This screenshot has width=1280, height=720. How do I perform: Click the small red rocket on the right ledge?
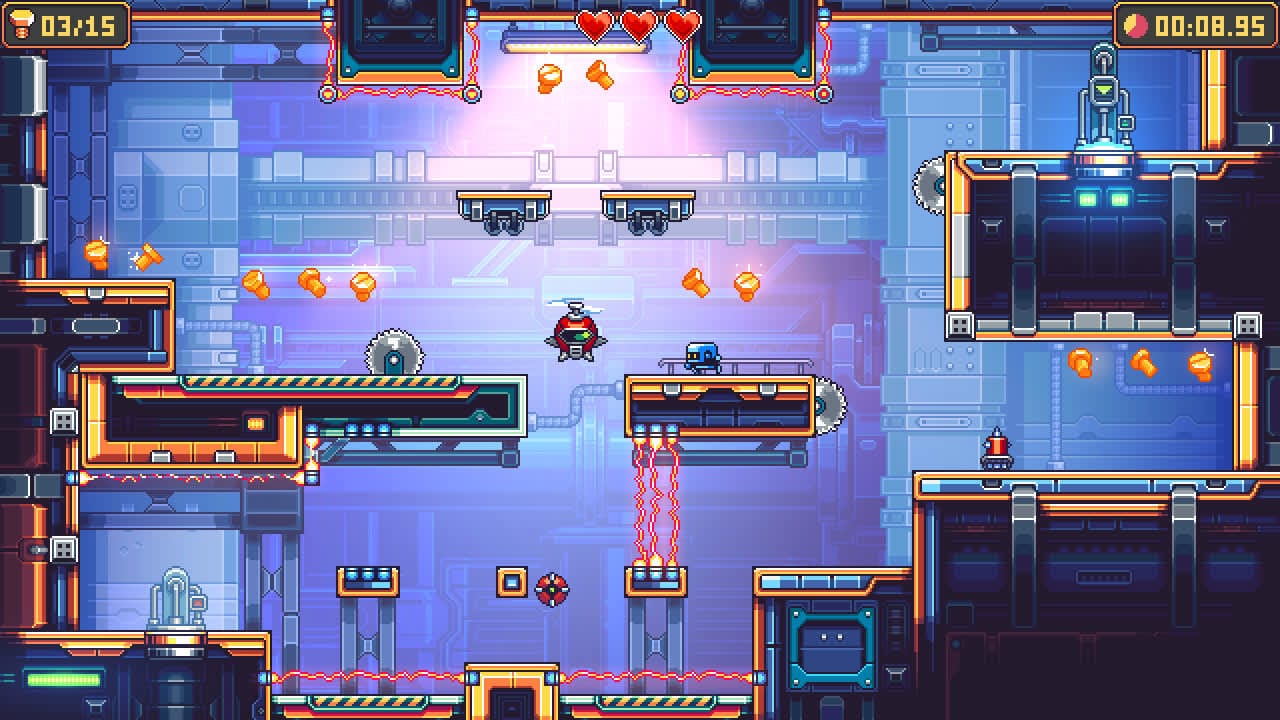pyautogui.click(x=998, y=448)
